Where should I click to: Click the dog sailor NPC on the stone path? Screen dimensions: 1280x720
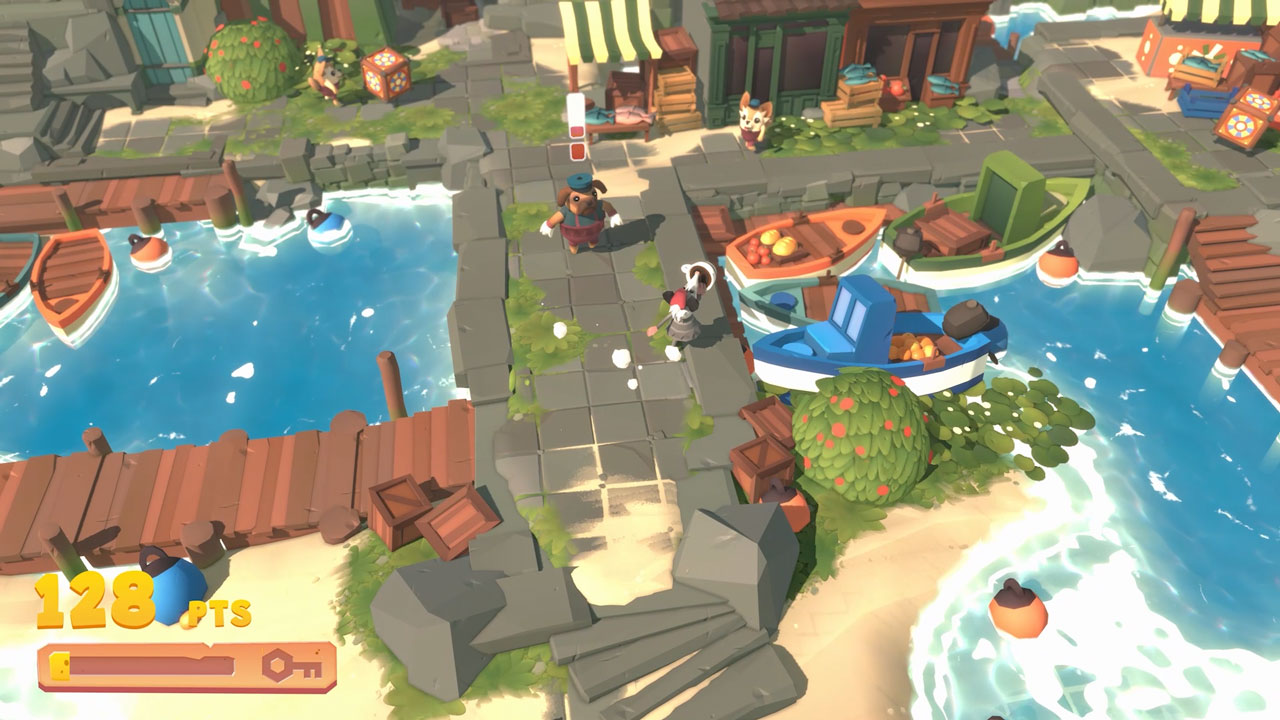(x=578, y=215)
